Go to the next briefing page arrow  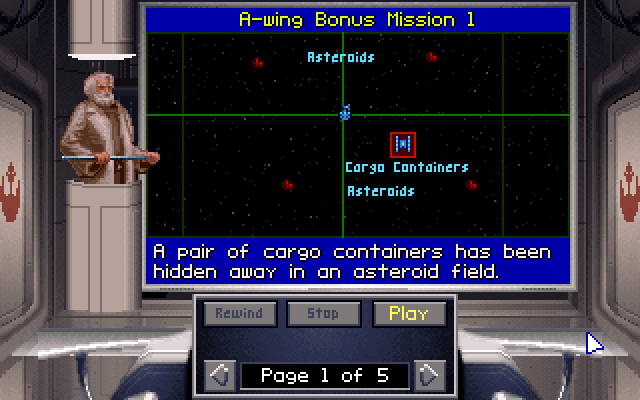point(429,376)
